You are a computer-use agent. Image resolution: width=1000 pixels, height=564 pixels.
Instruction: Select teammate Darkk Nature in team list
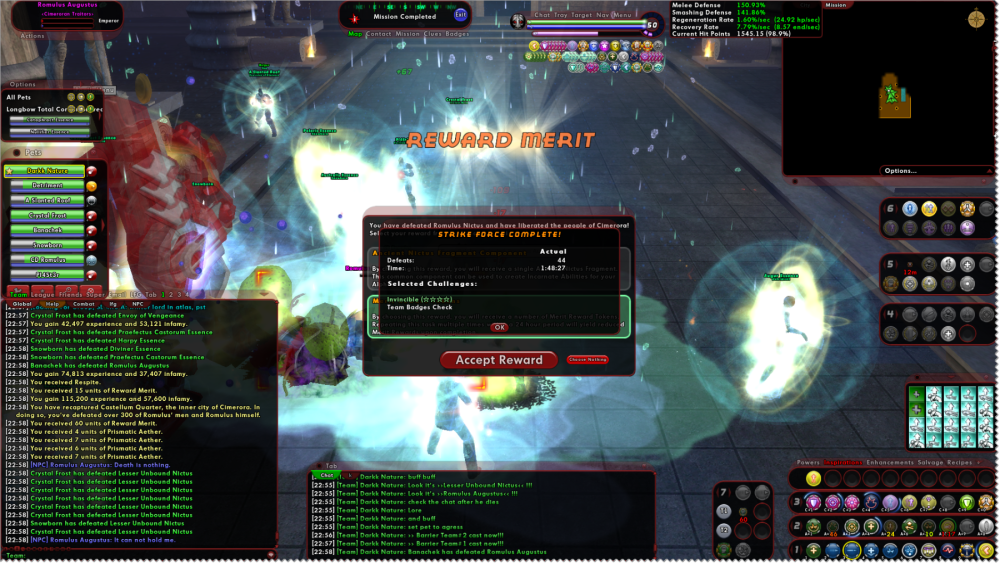tap(47, 171)
